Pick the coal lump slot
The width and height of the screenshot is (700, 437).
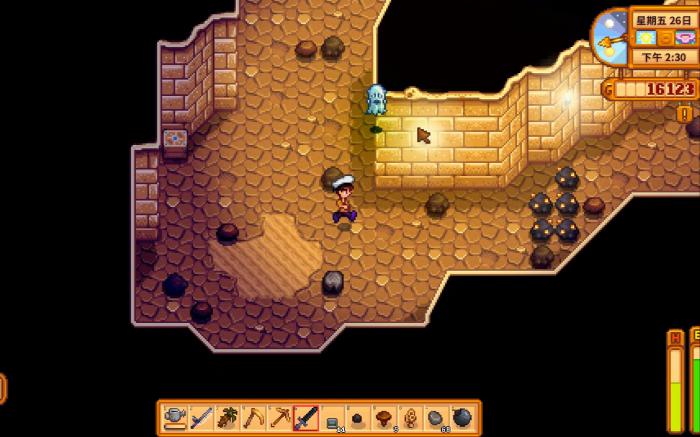[358, 416]
